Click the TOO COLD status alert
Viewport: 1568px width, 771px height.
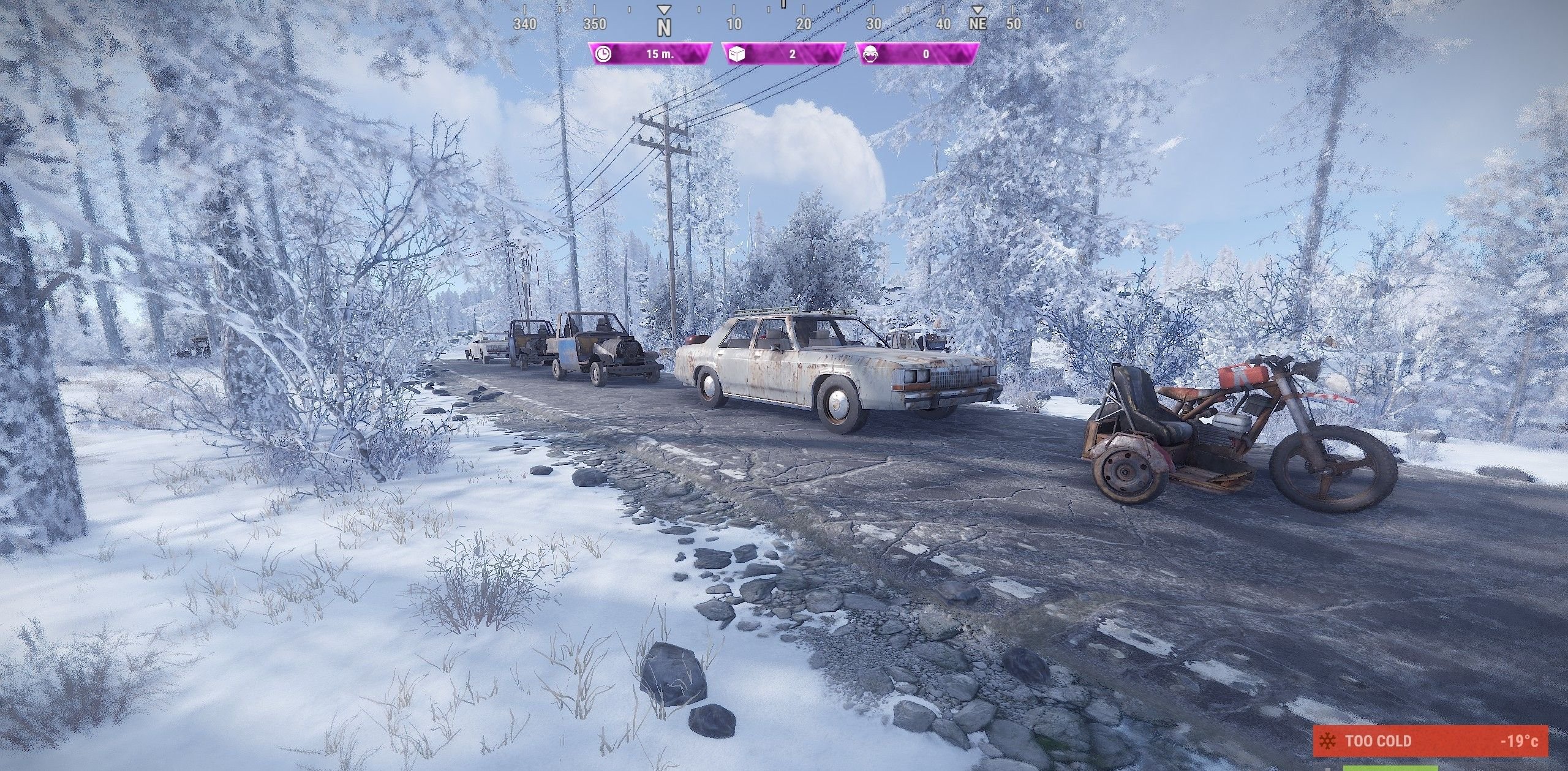1430,741
